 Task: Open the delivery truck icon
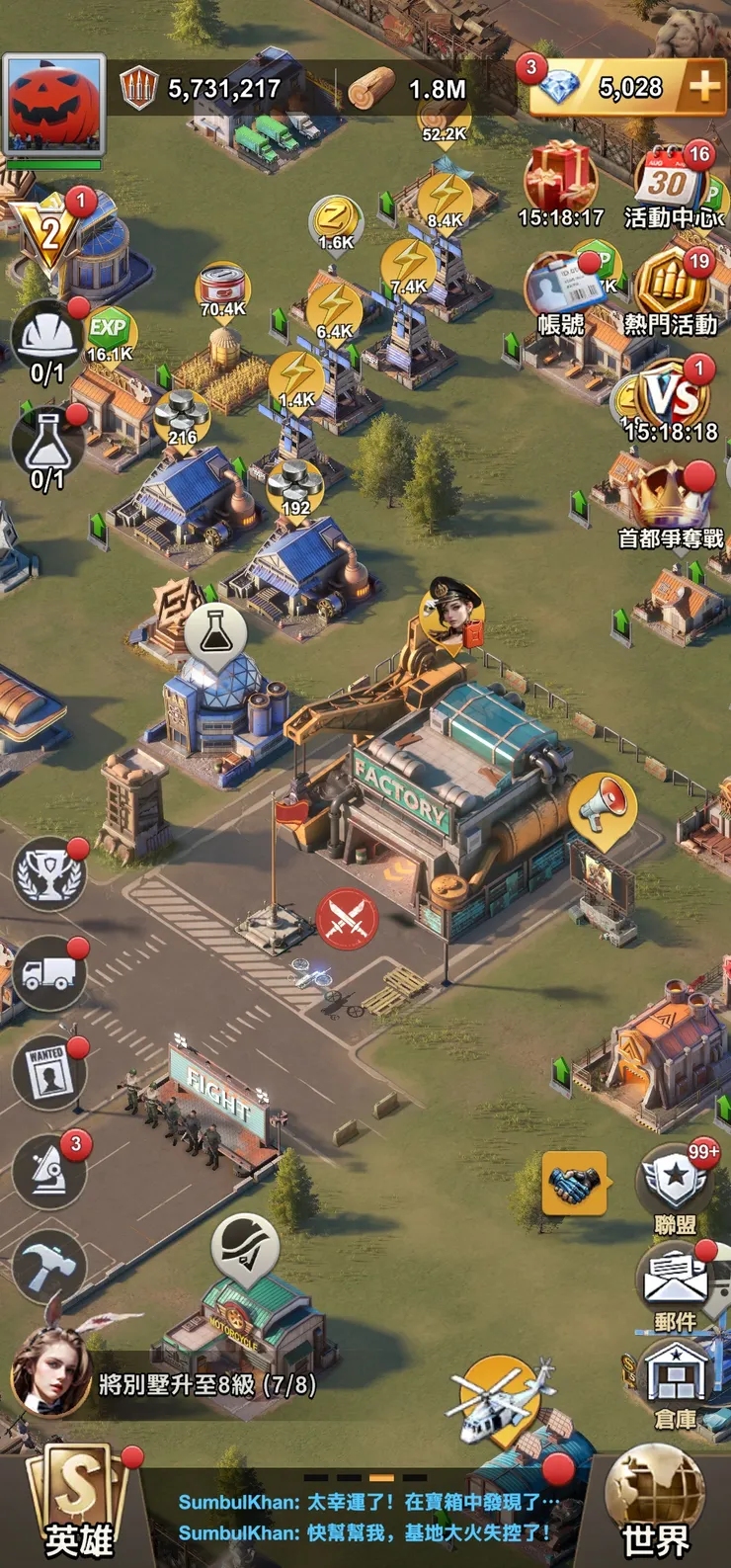(48, 975)
